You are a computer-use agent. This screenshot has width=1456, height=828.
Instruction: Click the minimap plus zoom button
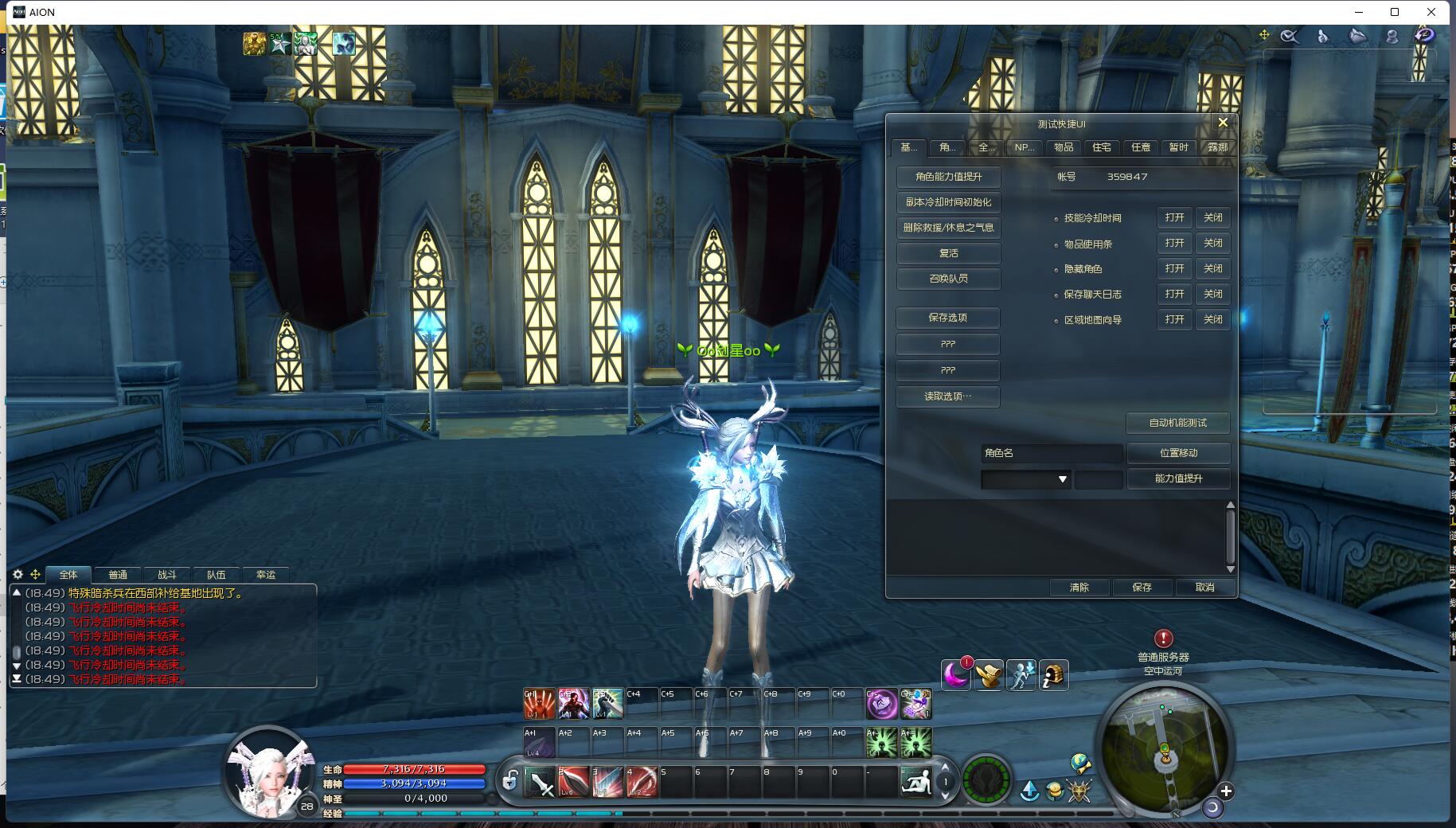point(1226,791)
